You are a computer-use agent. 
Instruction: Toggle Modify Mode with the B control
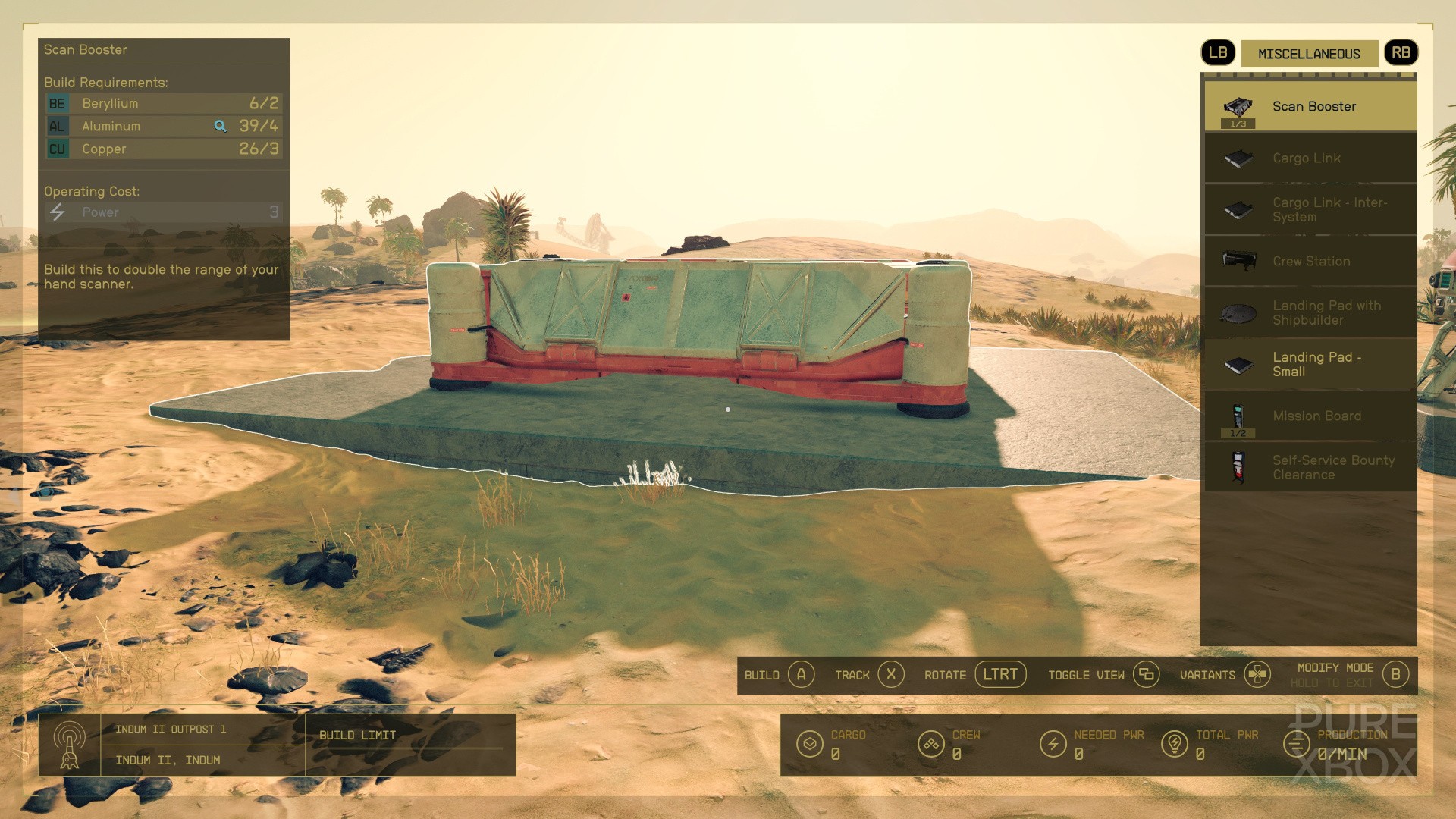(x=1395, y=674)
